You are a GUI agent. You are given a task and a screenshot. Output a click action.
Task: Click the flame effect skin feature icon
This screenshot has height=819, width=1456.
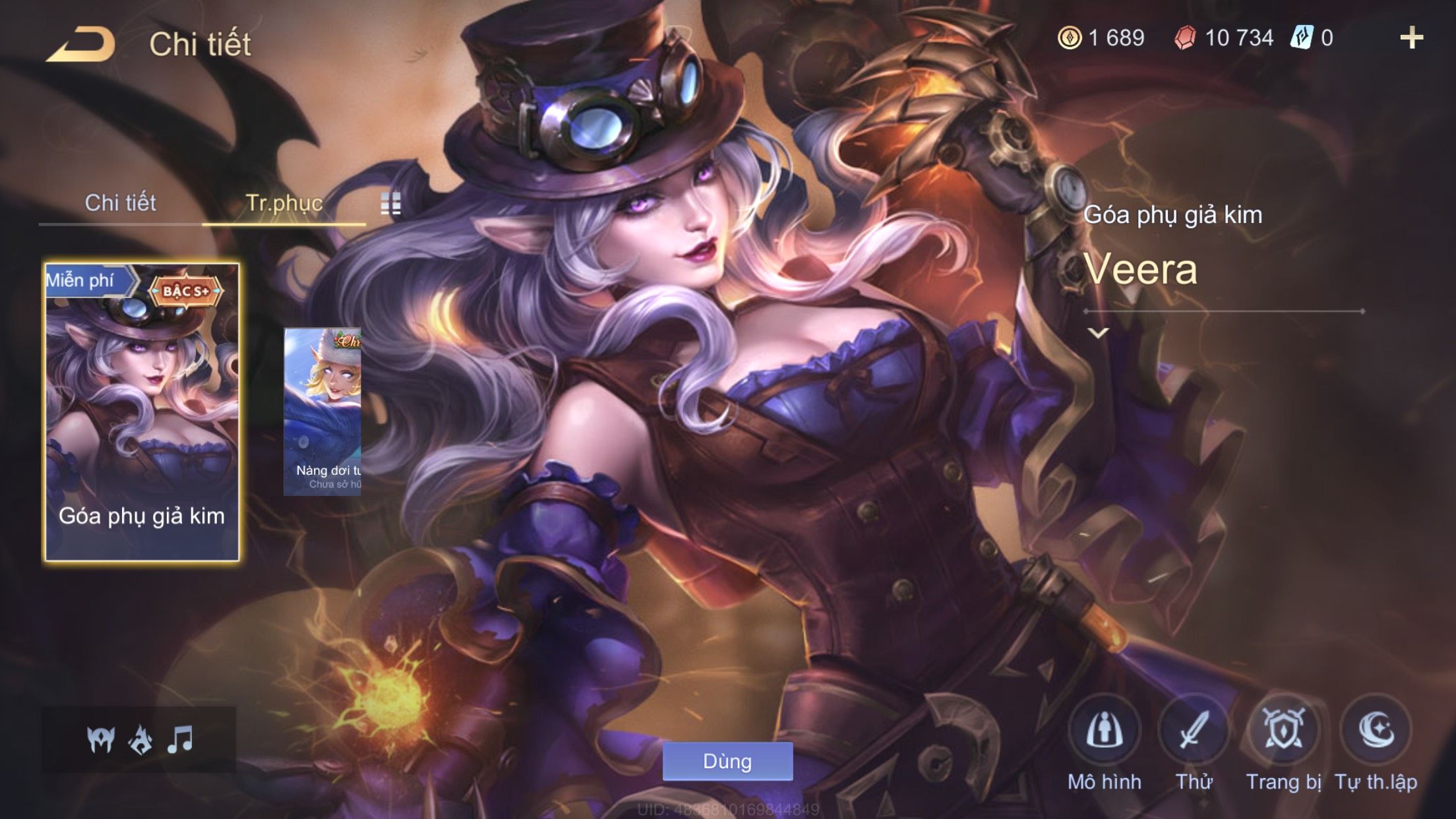coord(140,739)
